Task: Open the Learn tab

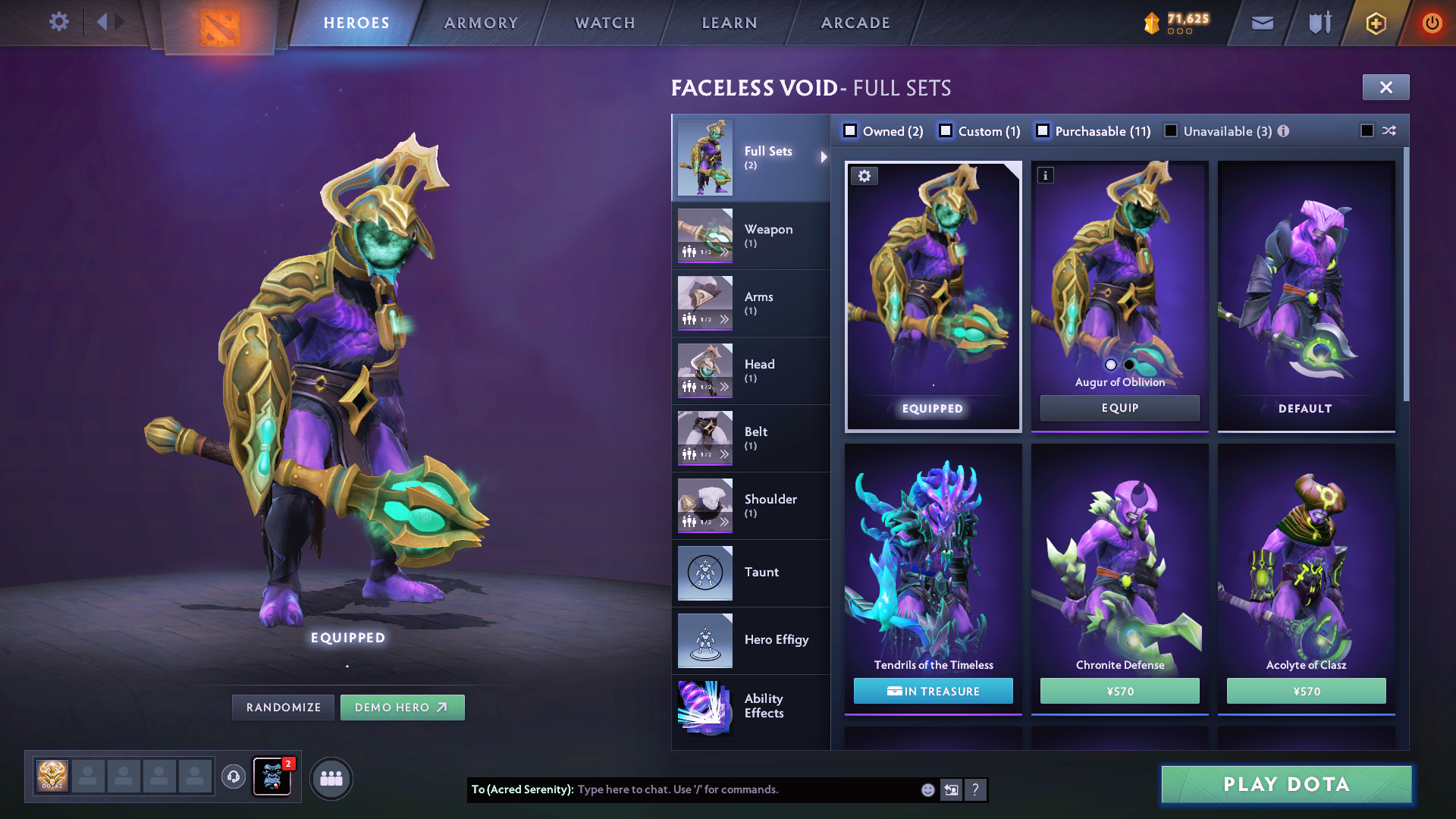Action: coord(730,23)
